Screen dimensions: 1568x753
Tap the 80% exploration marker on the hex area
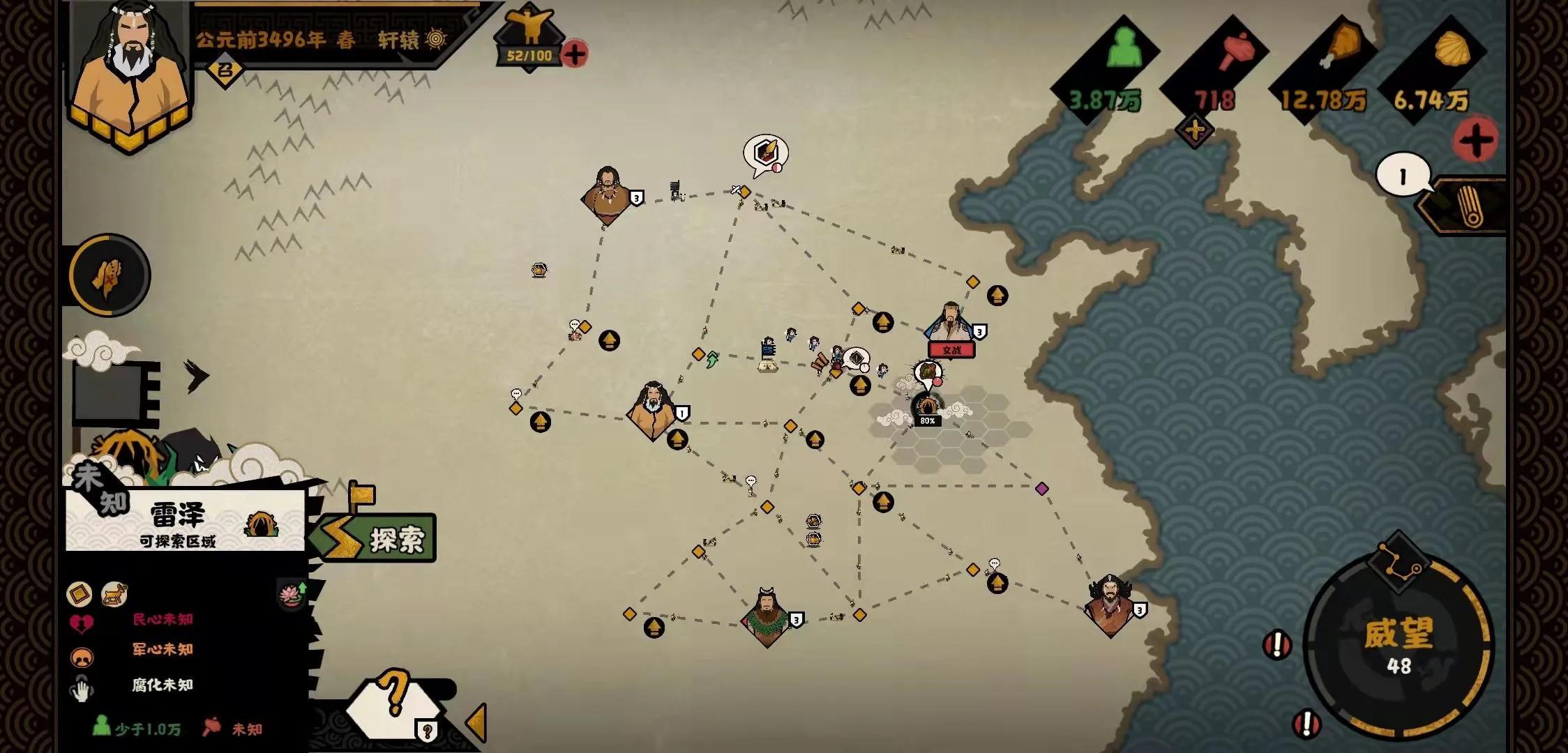tap(927, 409)
